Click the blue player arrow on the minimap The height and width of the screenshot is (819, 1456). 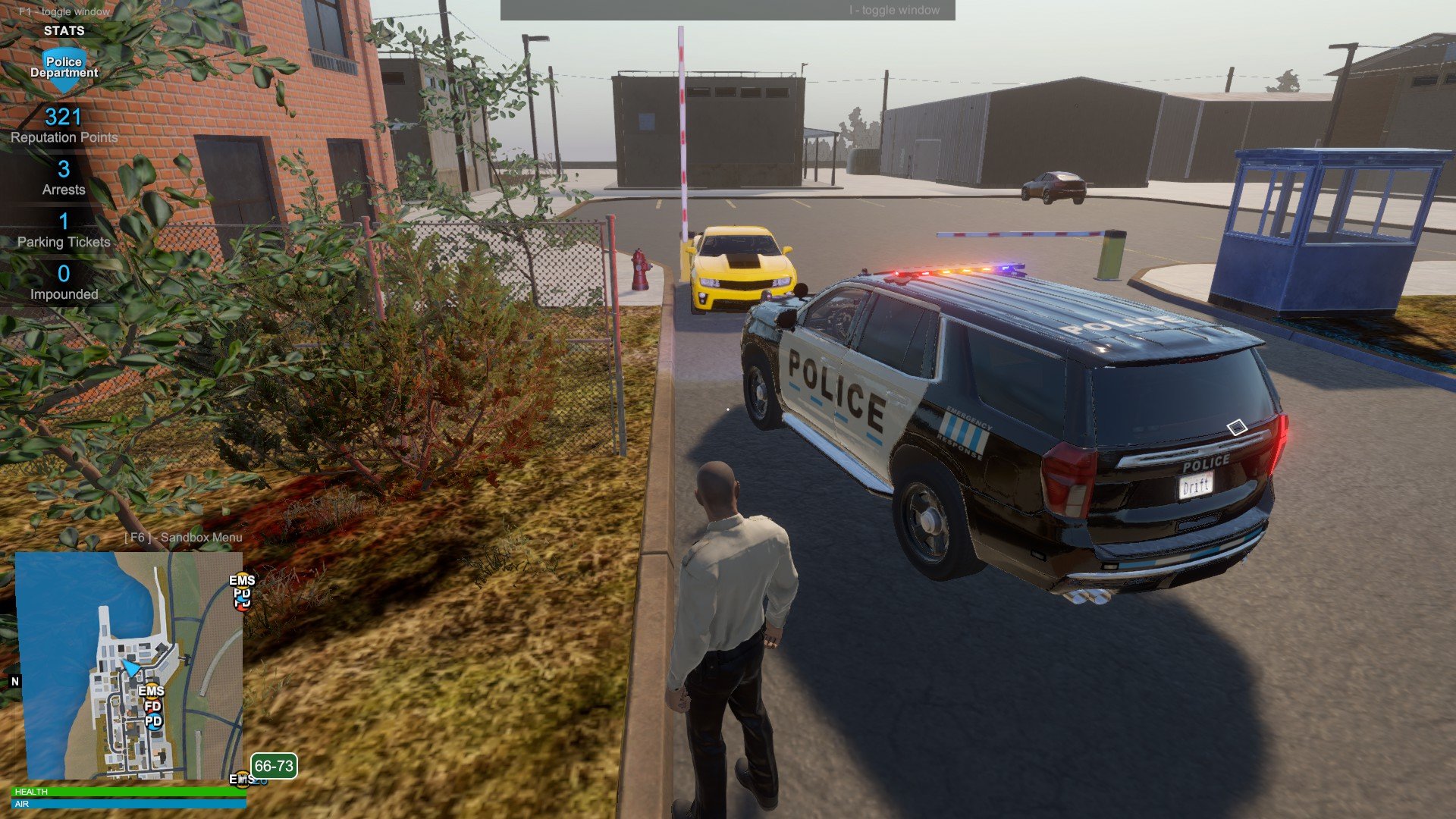point(130,668)
